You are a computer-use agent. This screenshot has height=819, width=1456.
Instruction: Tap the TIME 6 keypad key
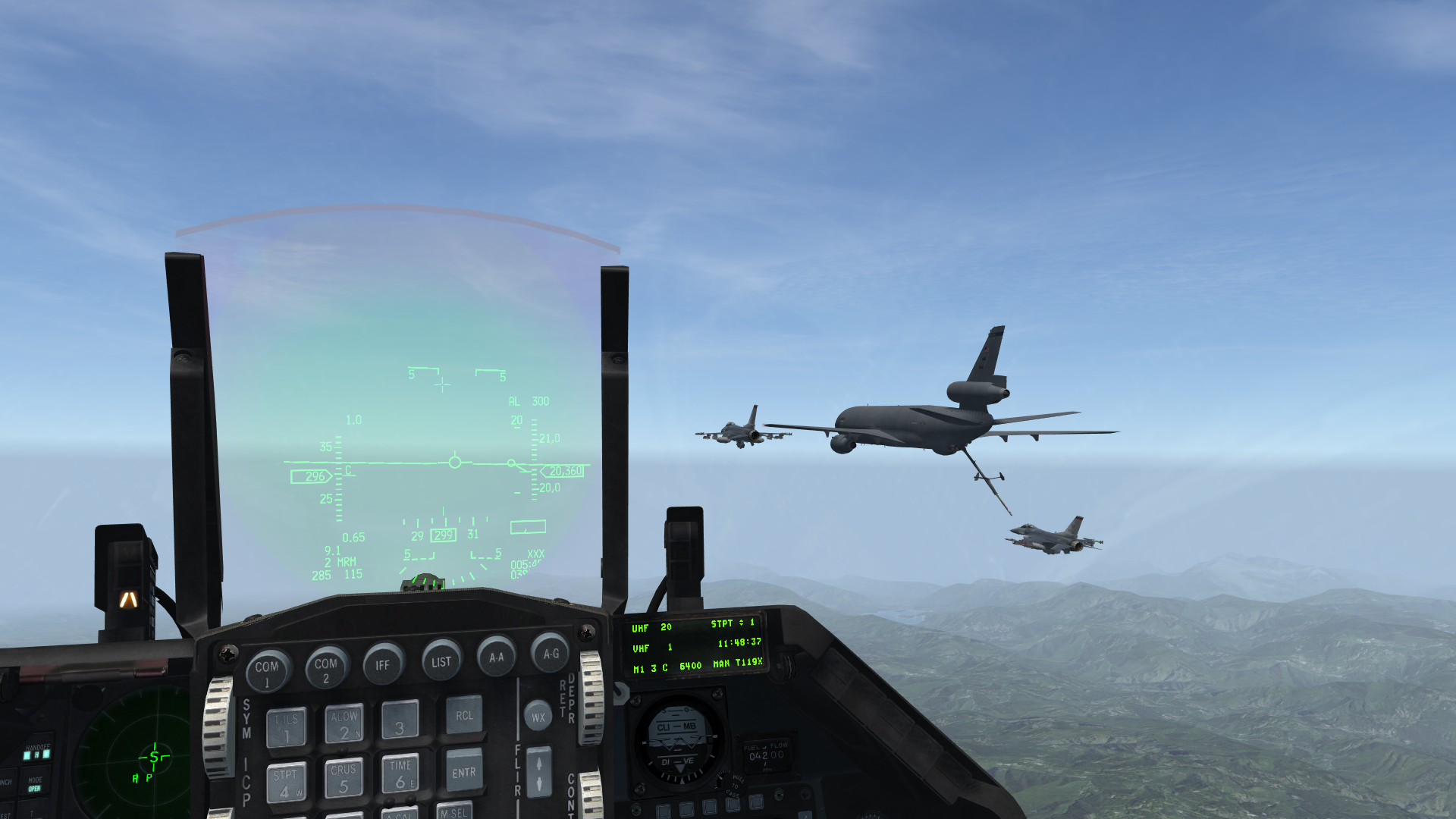click(x=400, y=773)
